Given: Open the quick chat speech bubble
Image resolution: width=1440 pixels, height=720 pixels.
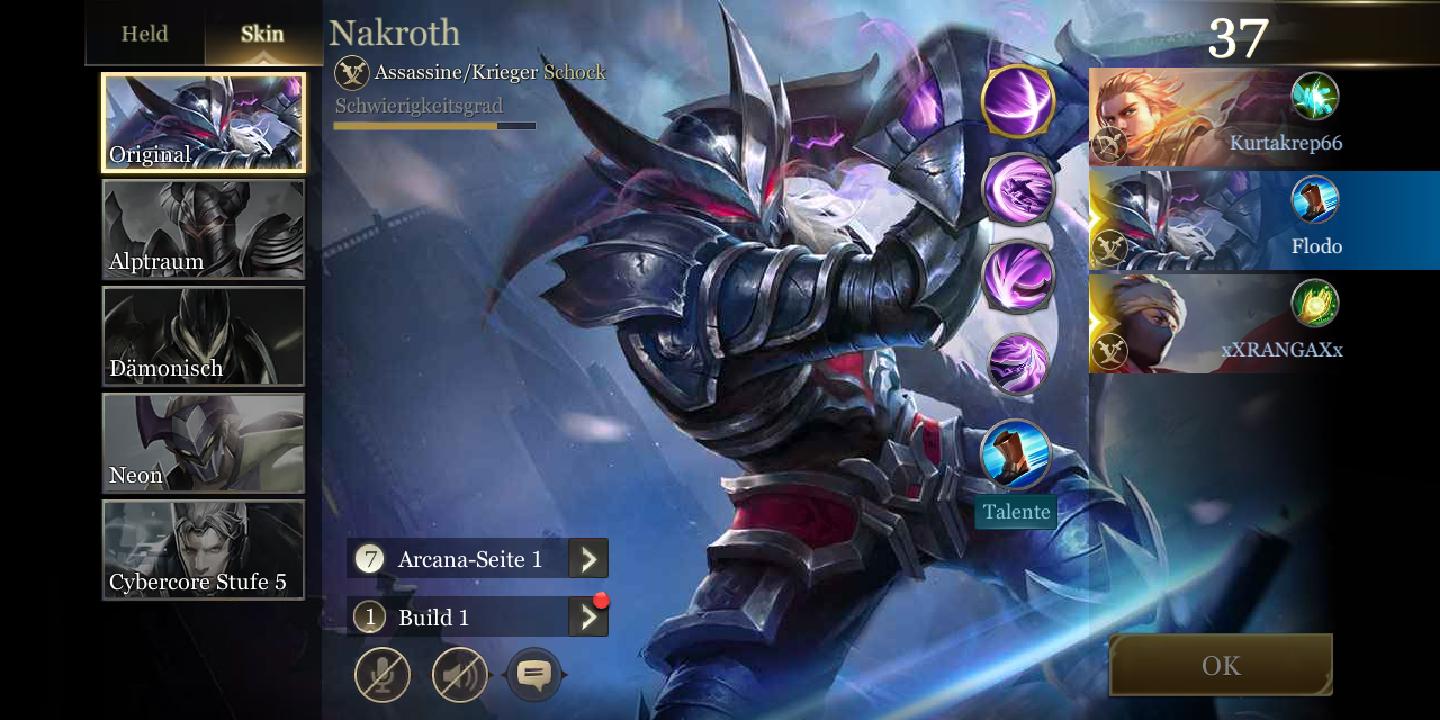Looking at the screenshot, I should 535,675.
